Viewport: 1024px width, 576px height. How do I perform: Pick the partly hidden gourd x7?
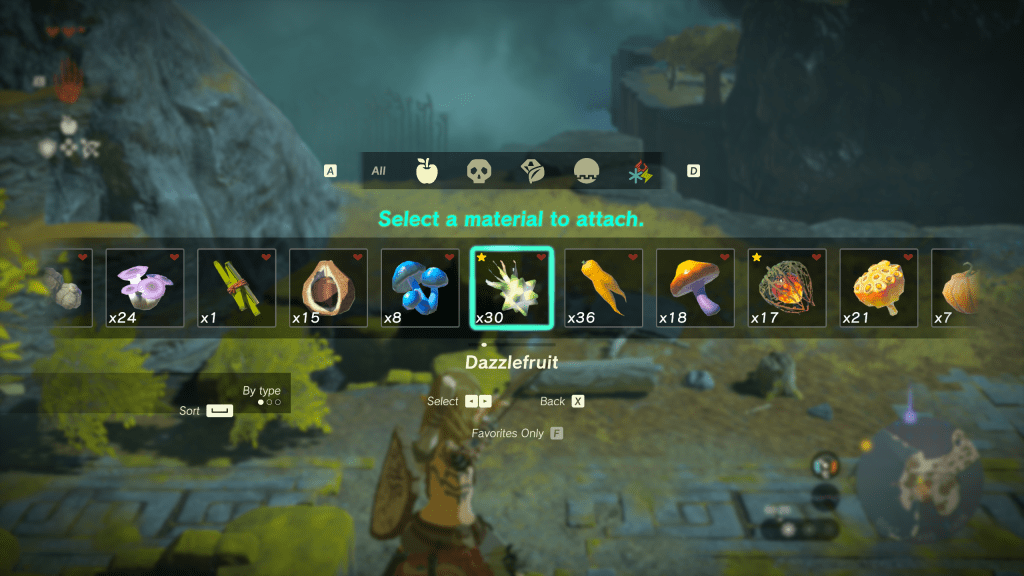(953, 288)
